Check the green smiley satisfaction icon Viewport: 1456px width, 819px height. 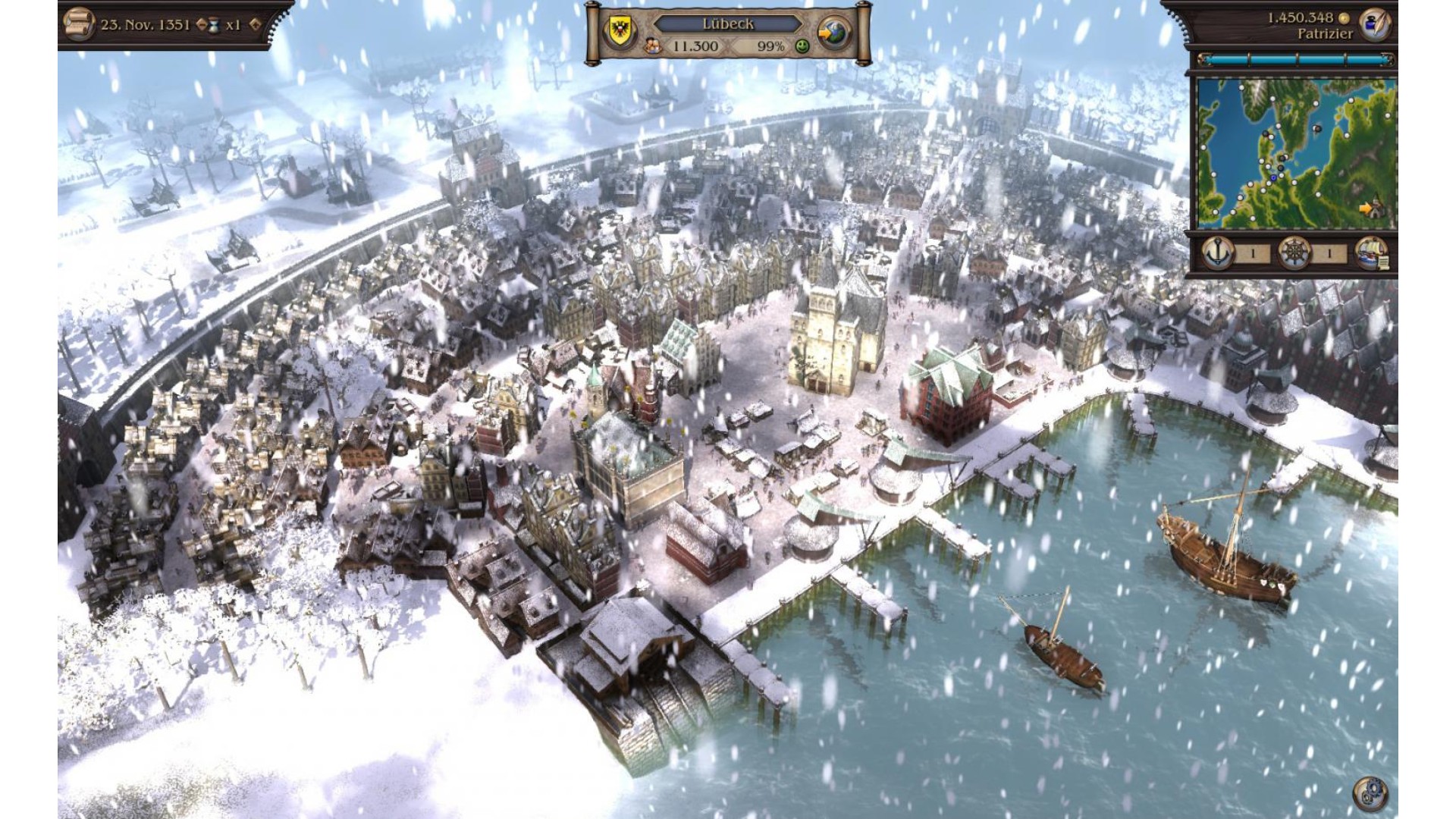click(802, 46)
